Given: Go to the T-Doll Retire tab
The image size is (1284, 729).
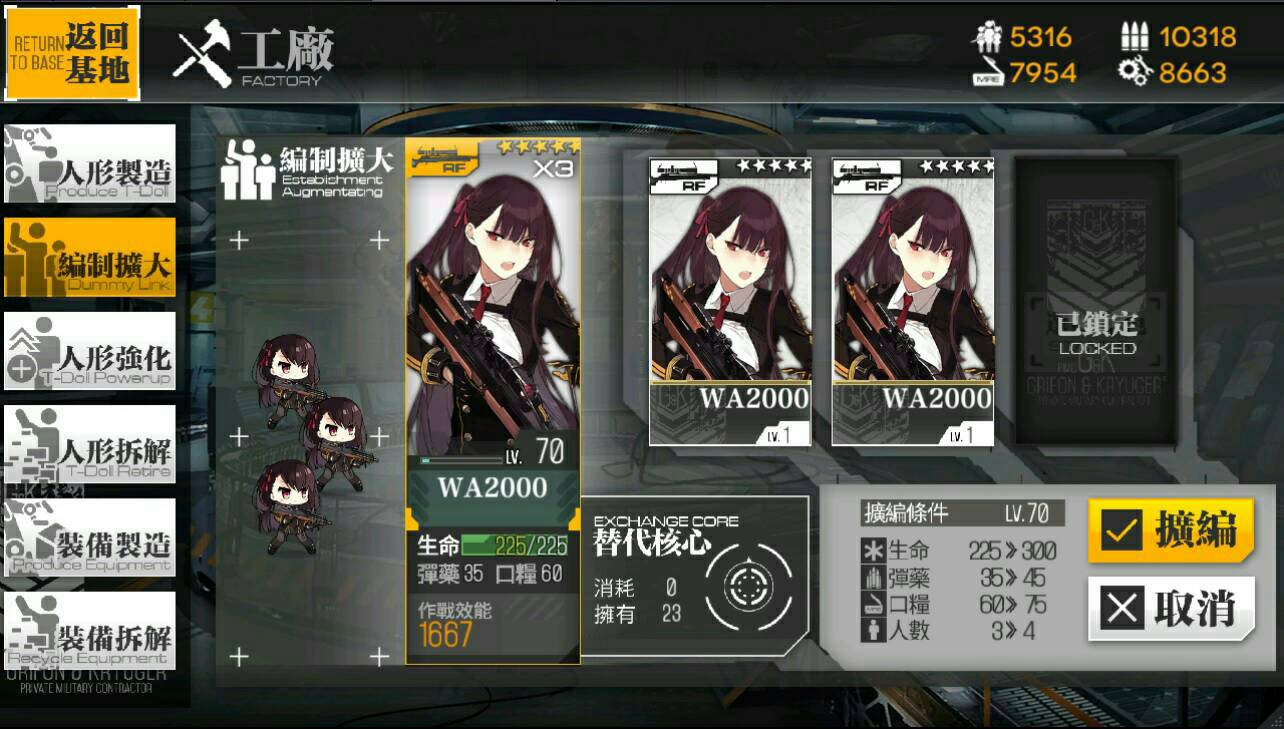Looking at the screenshot, I should pos(90,445).
